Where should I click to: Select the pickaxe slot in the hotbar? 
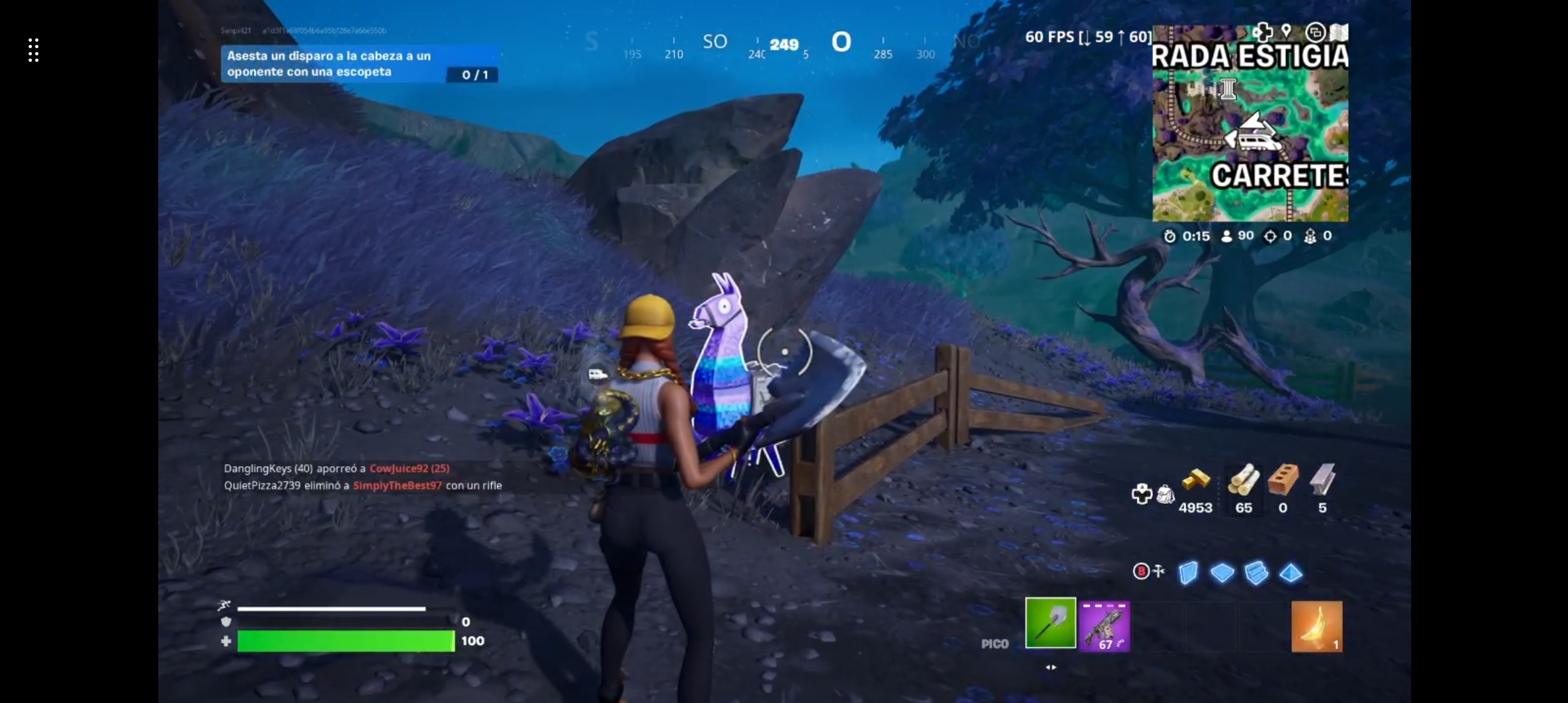tap(1050, 623)
